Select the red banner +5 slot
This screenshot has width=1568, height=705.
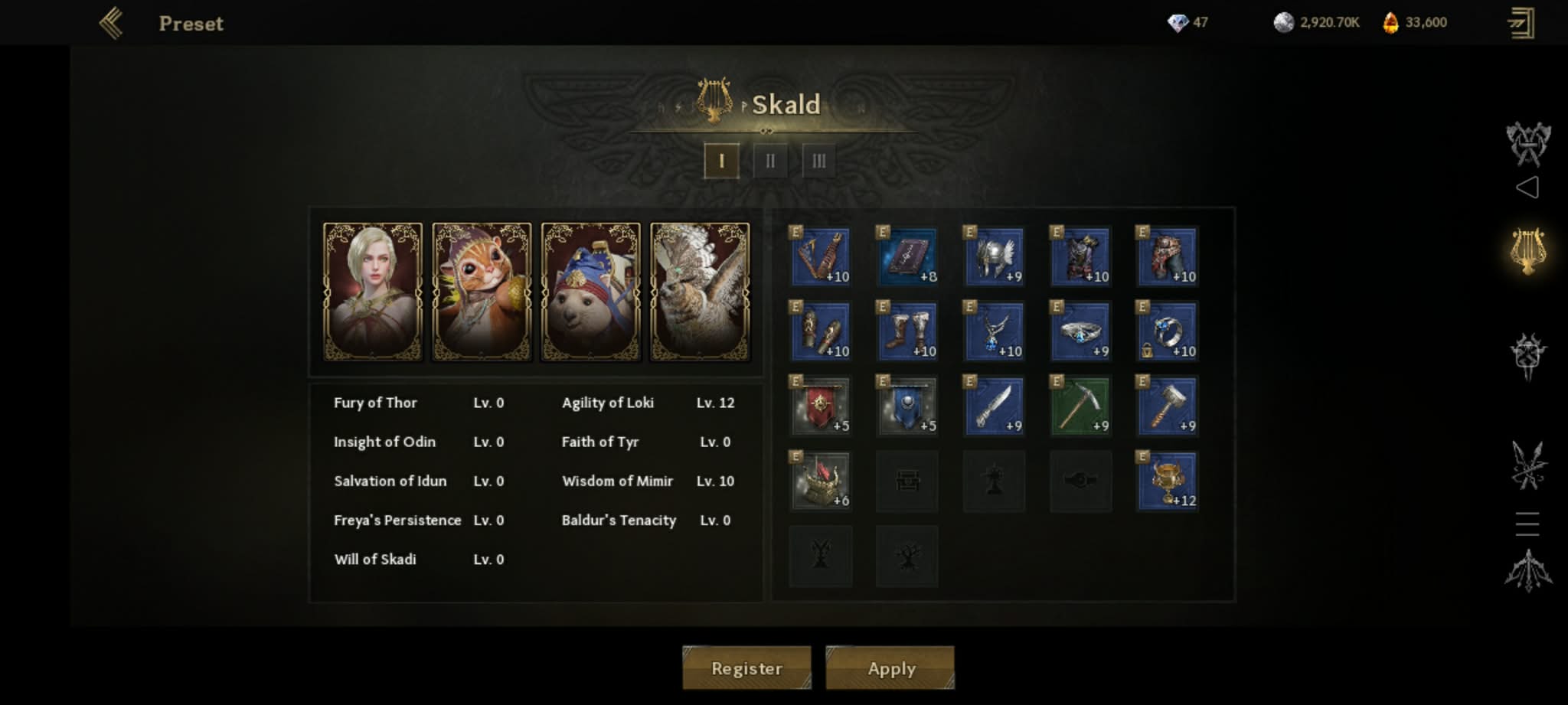click(x=820, y=406)
